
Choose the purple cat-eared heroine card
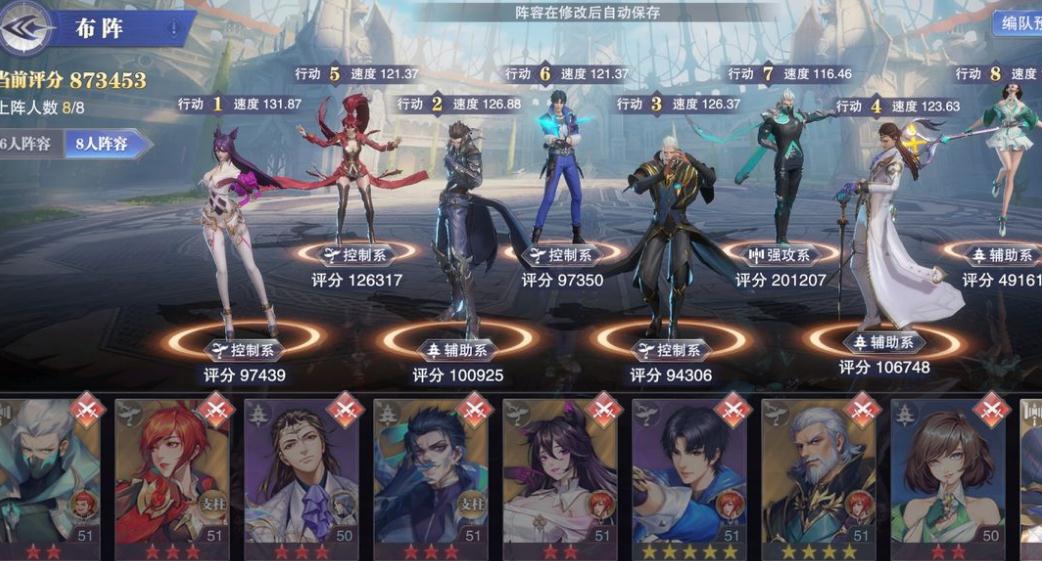click(559, 472)
